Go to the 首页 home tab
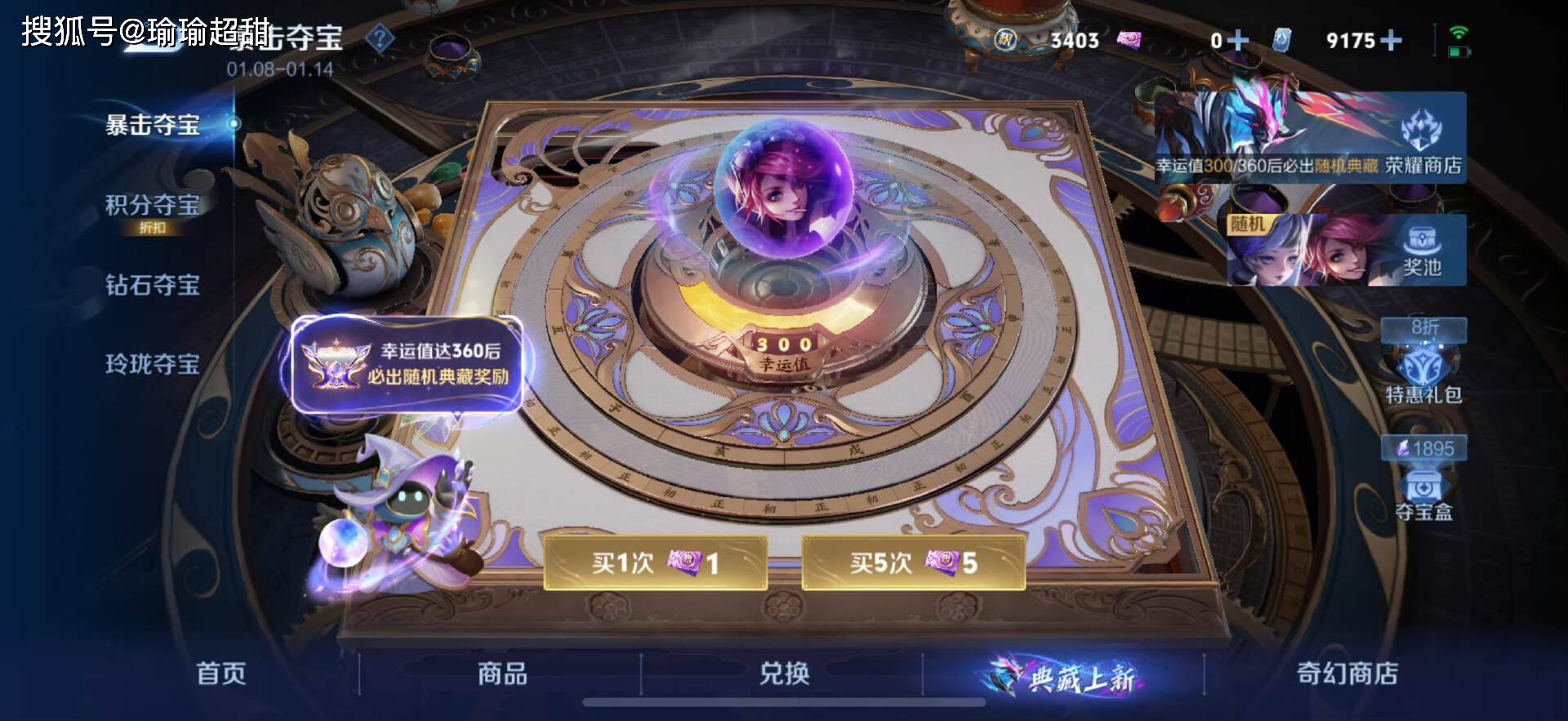 coord(221,674)
